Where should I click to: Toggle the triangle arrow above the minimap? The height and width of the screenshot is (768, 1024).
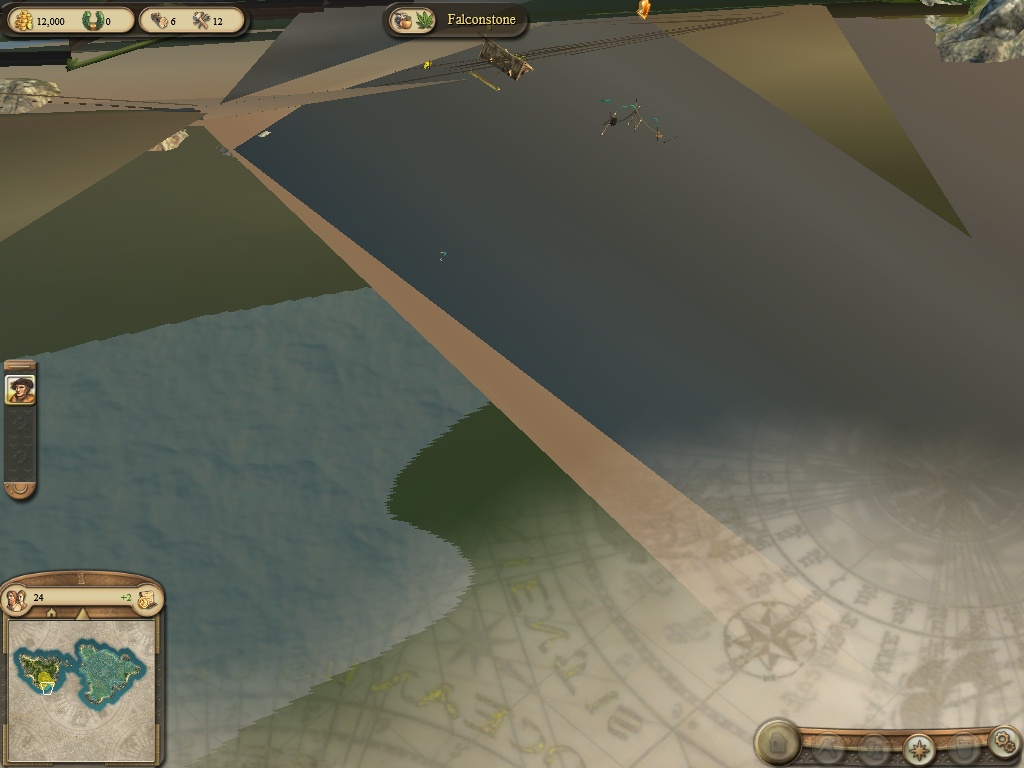pyautogui.click(x=83, y=612)
